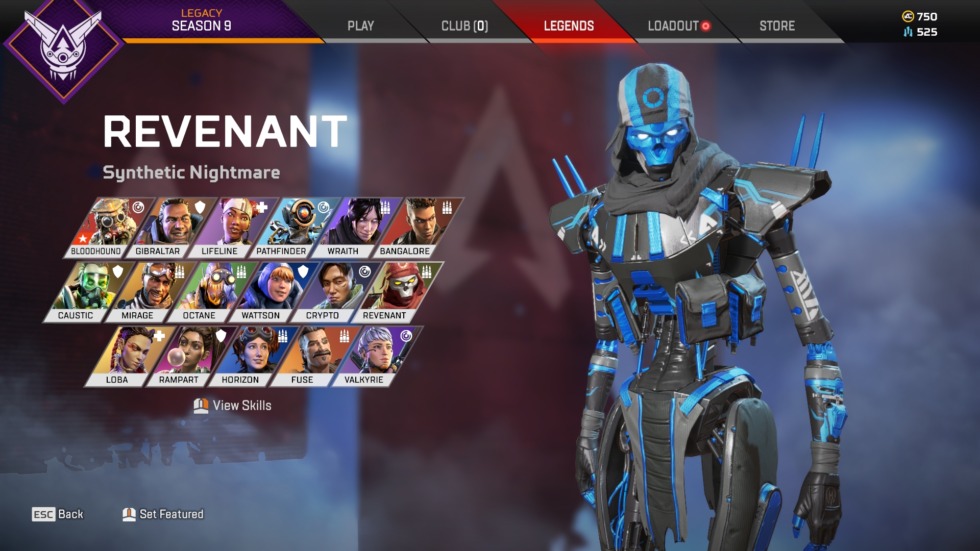Pick the Lifeline legend portrait
980x551 pixels.
[224, 227]
